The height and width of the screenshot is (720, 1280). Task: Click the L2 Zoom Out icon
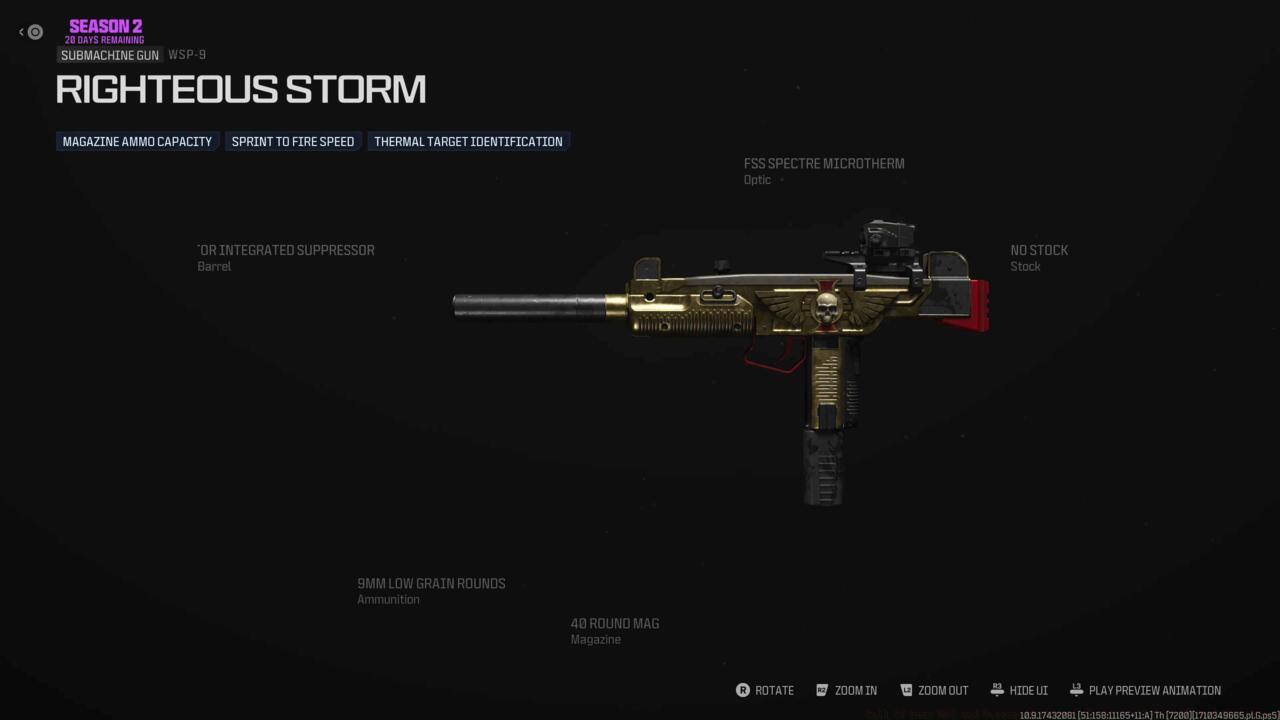908,690
